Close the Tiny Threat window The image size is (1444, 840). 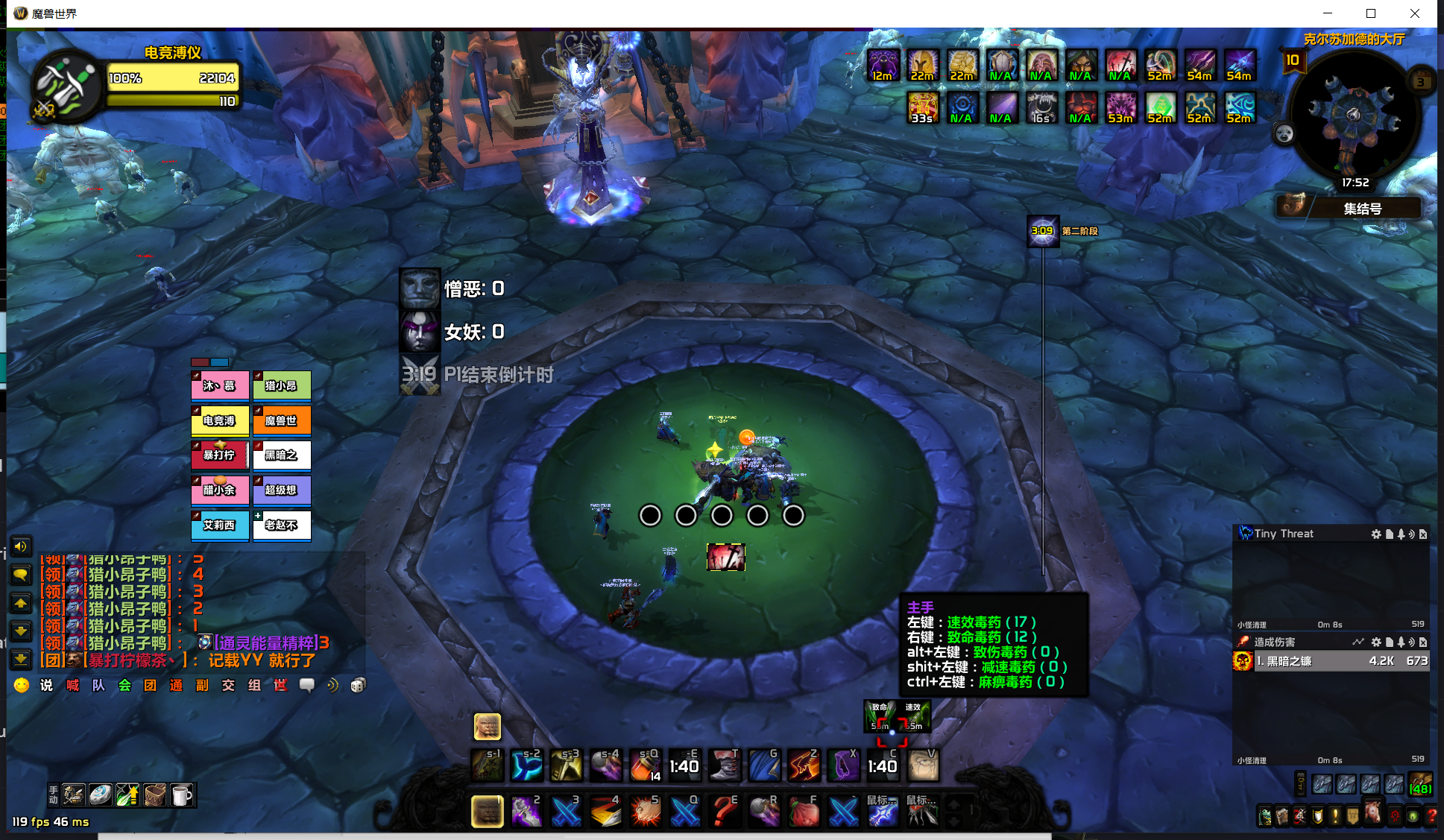pyautogui.click(x=1423, y=534)
